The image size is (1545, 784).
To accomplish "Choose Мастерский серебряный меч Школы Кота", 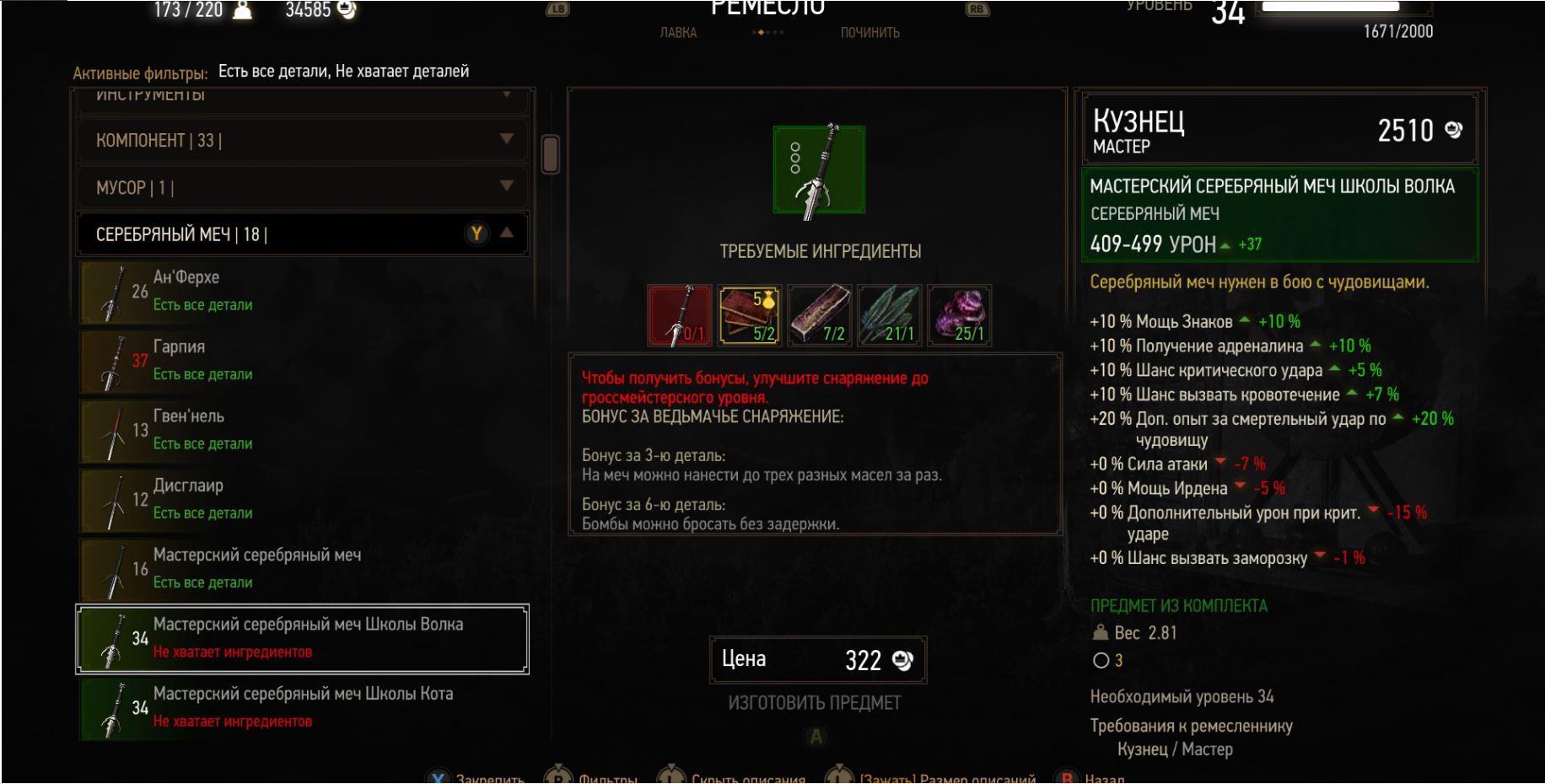I will 302,707.
